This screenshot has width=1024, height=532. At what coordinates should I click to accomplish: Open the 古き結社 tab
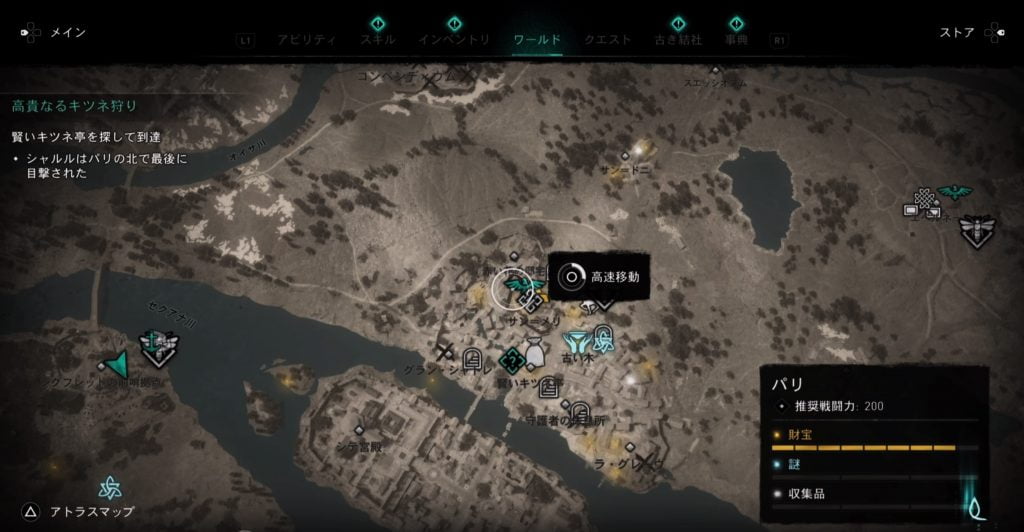[x=677, y=40]
